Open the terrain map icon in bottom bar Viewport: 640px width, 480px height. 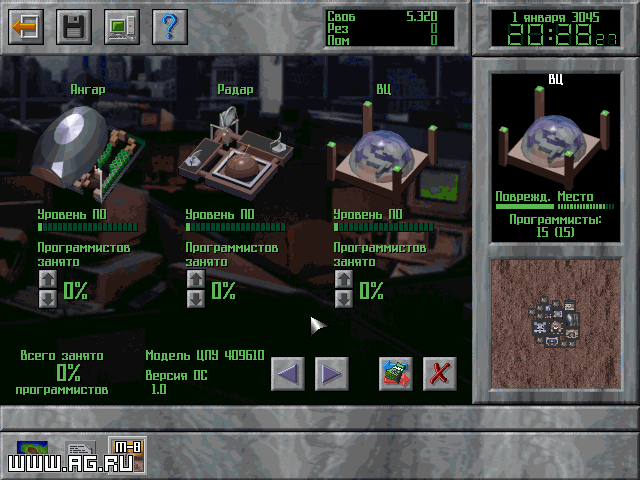point(33,456)
